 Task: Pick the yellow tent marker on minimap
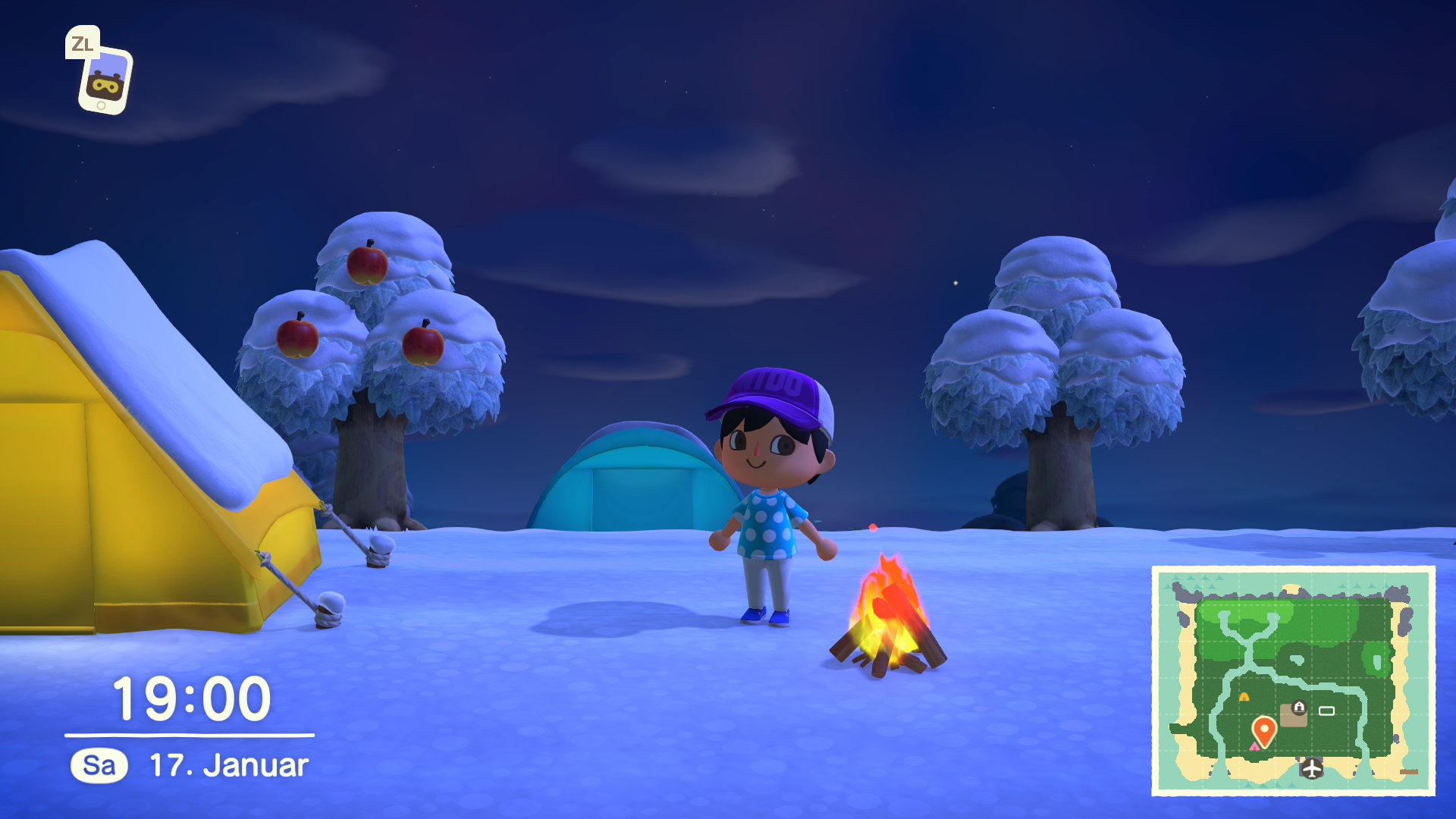tap(1244, 696)
